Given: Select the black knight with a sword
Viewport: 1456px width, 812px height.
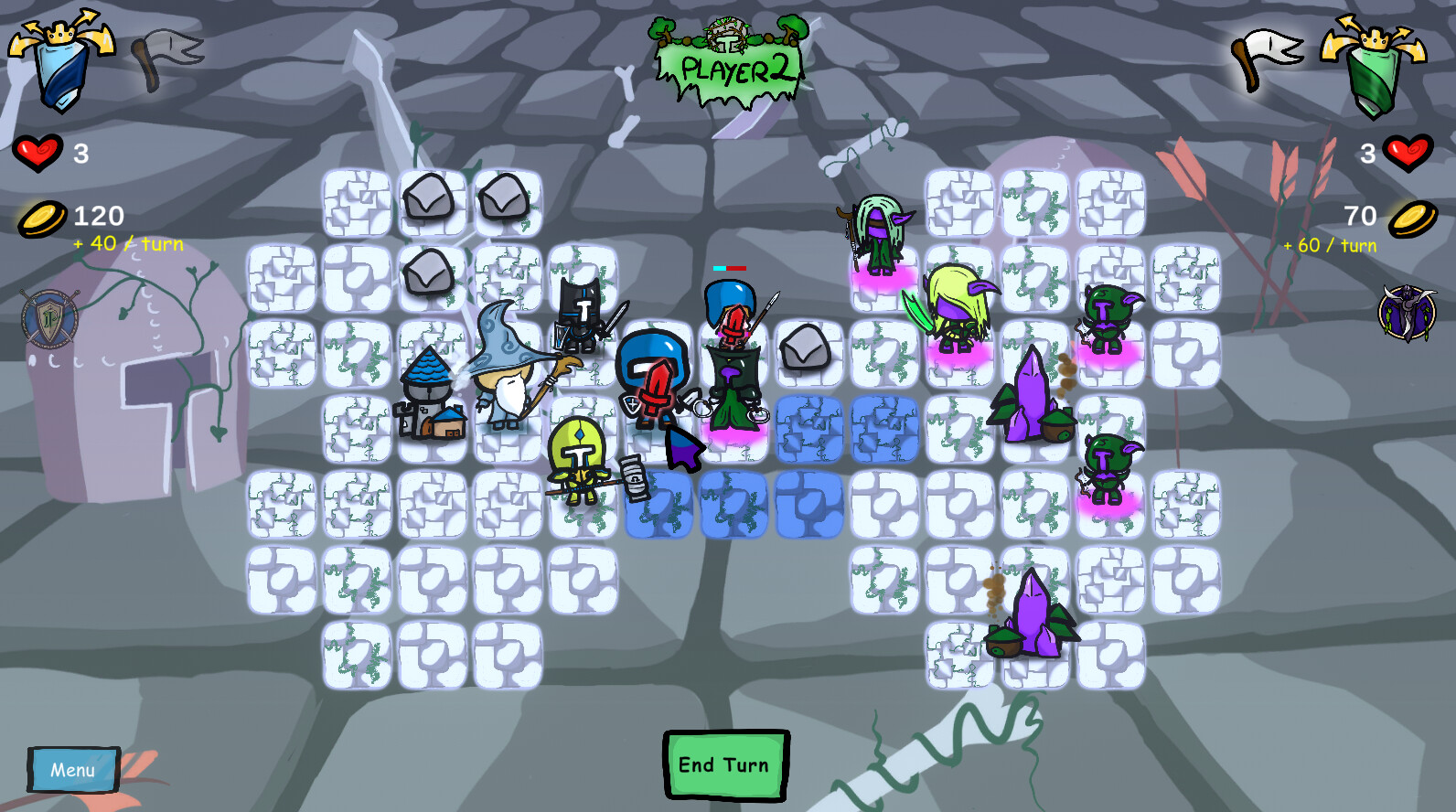Looking at the screenshot, I should tap(583, 315).
